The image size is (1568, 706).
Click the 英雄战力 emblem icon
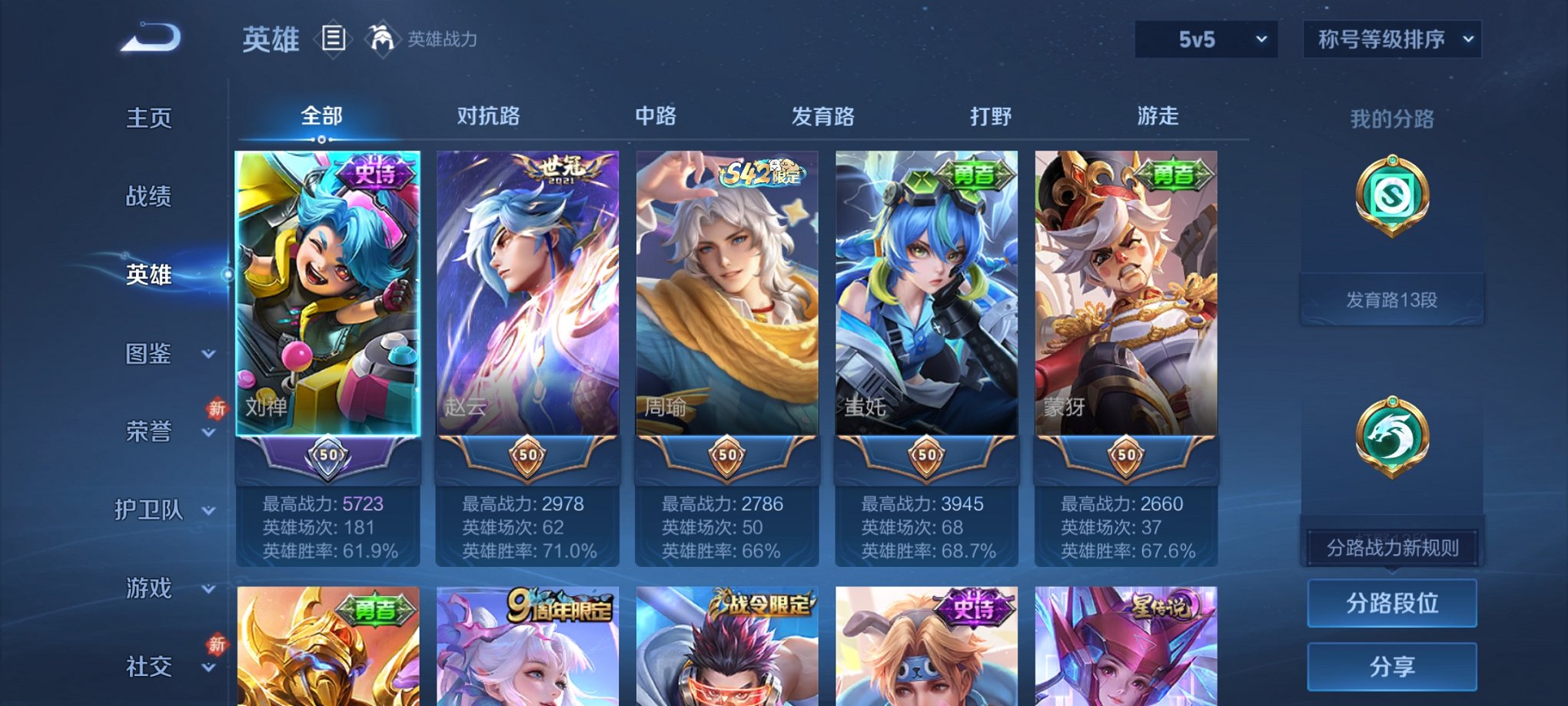point(382,37)
